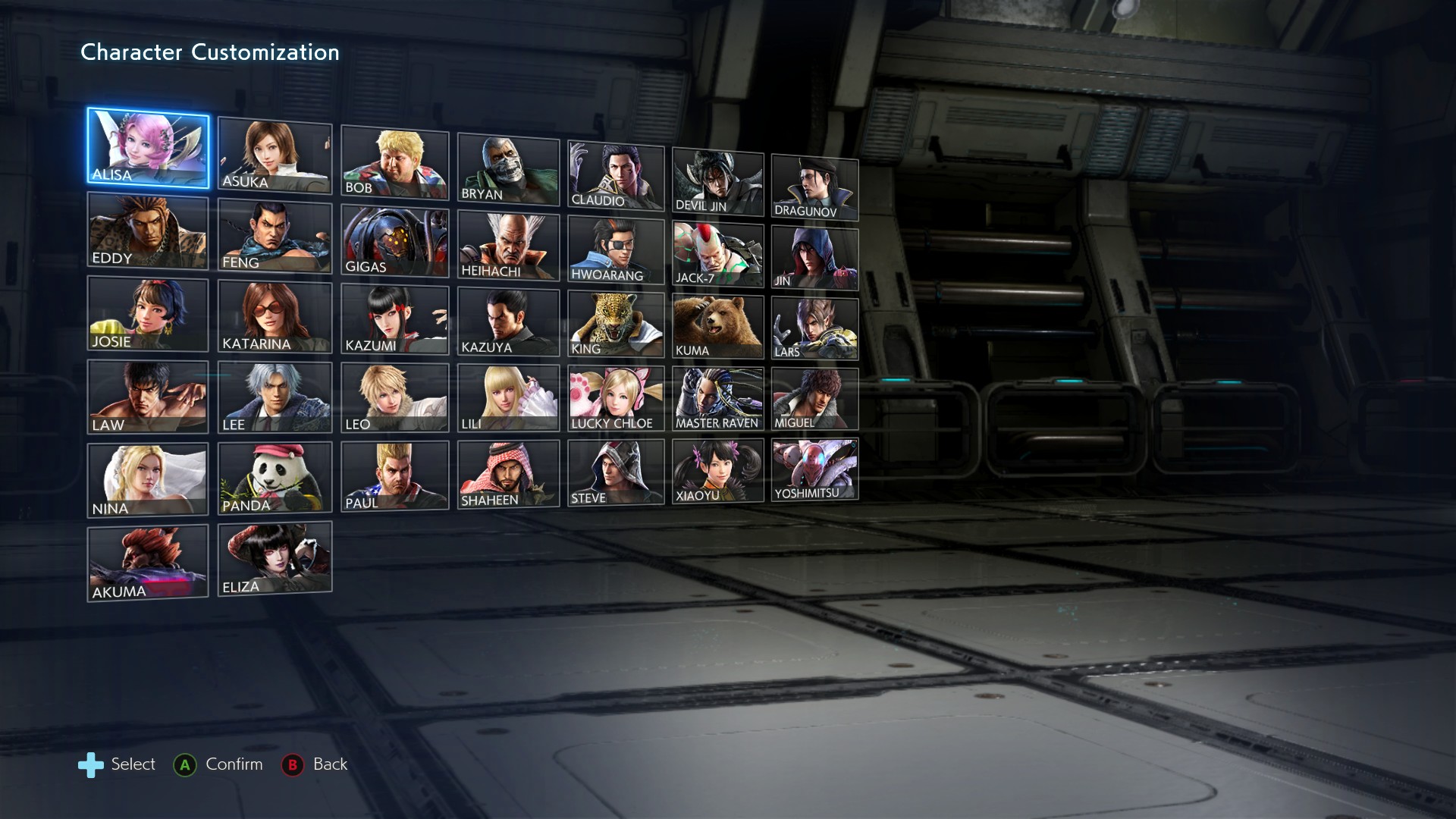The height and width of the screenshot is (819, 1456).
Task: Pick Kuma the bear
Action: point(717,327)
